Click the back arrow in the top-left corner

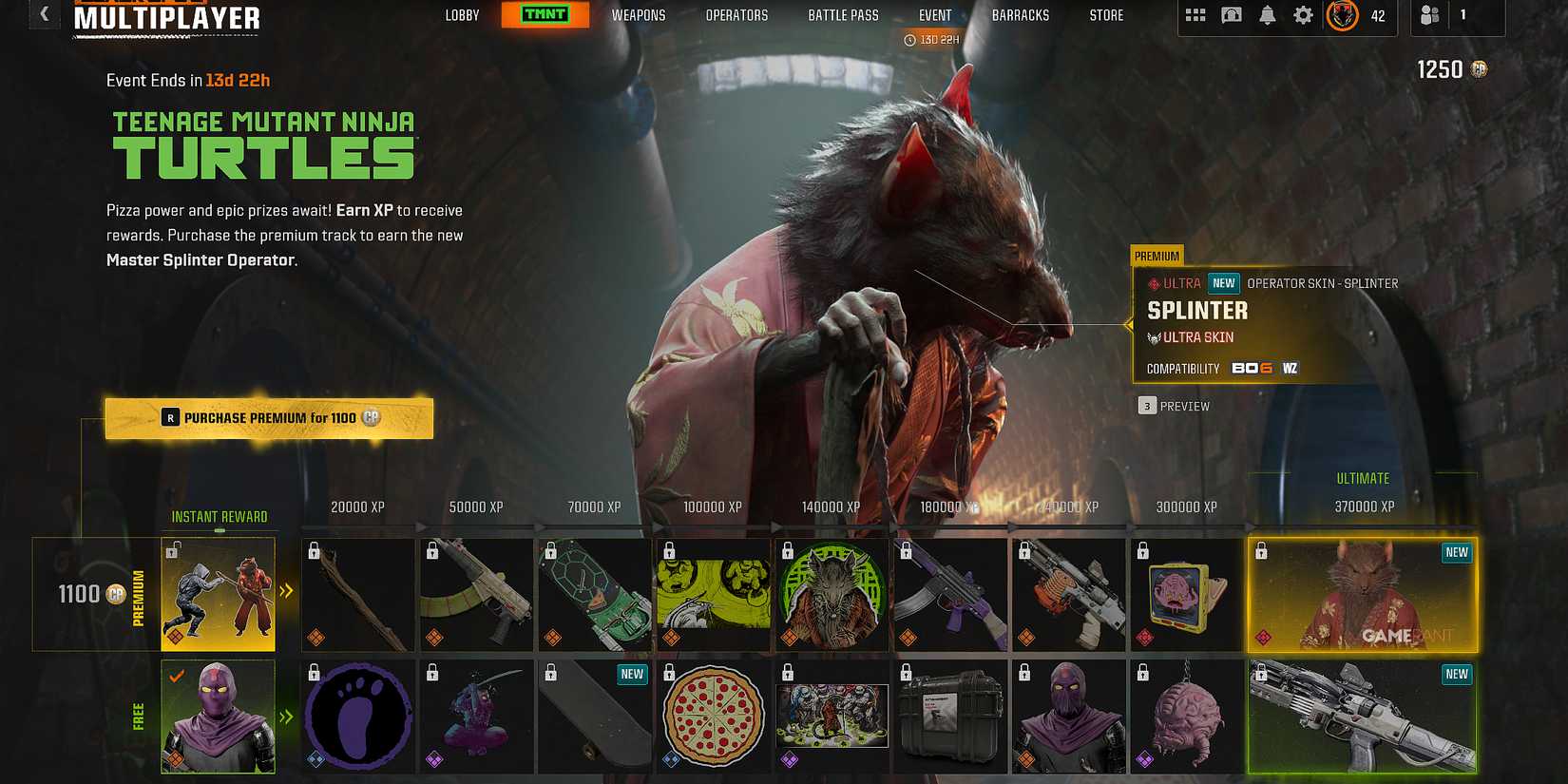[x=44, y=15]
